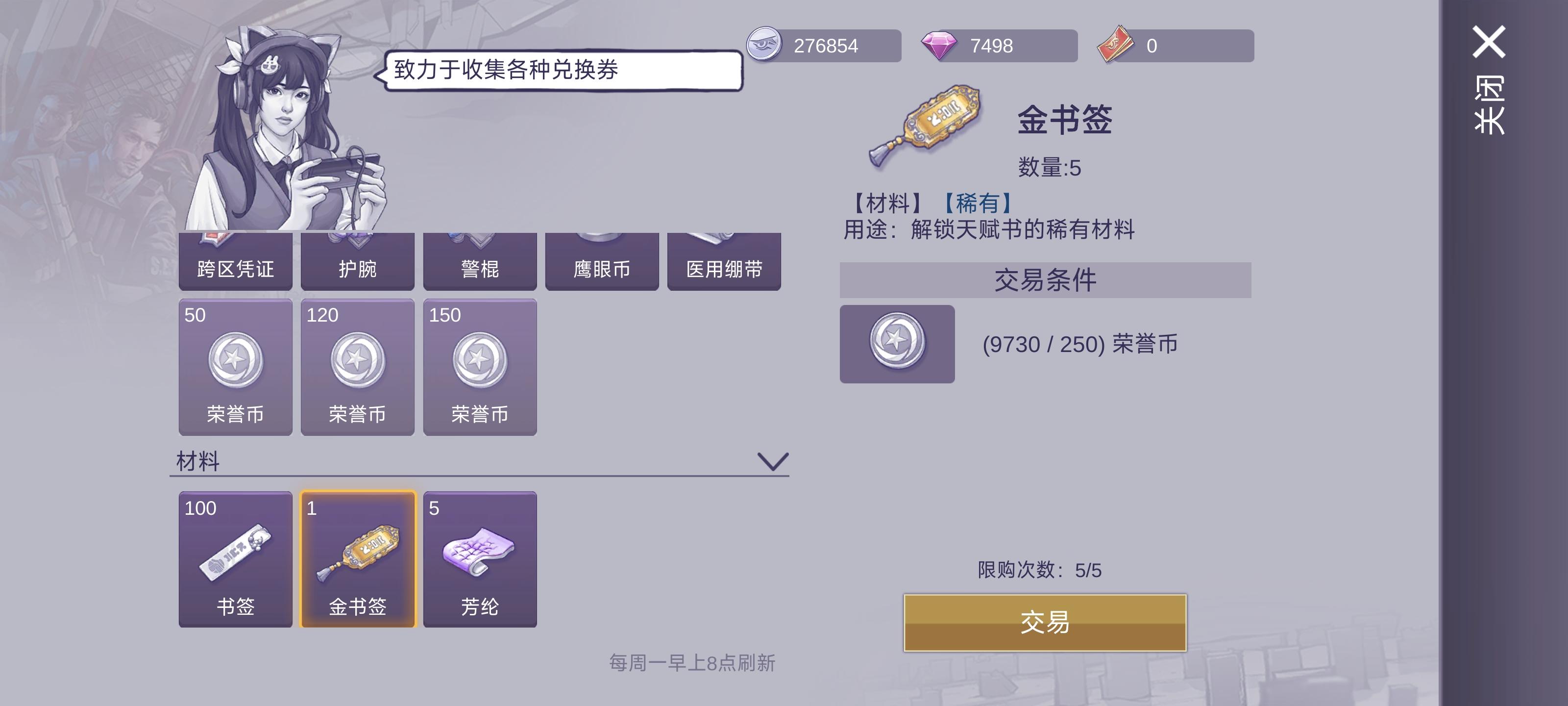Screen dimensions: 1568x706
Task: Select the 警棍 item icon
Action: 480,262
